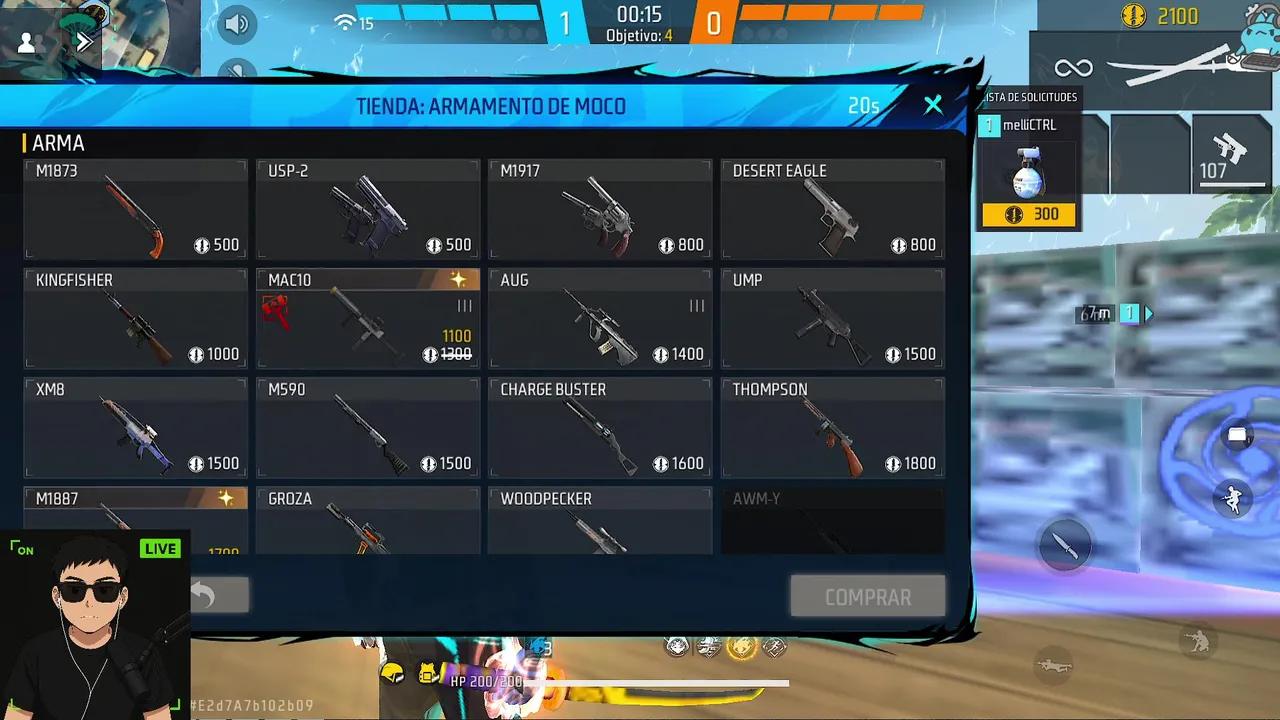Select the knife quick-use icon
Image resolution: width=1280 pixels, height=720 pixels.
point(1064,546)
